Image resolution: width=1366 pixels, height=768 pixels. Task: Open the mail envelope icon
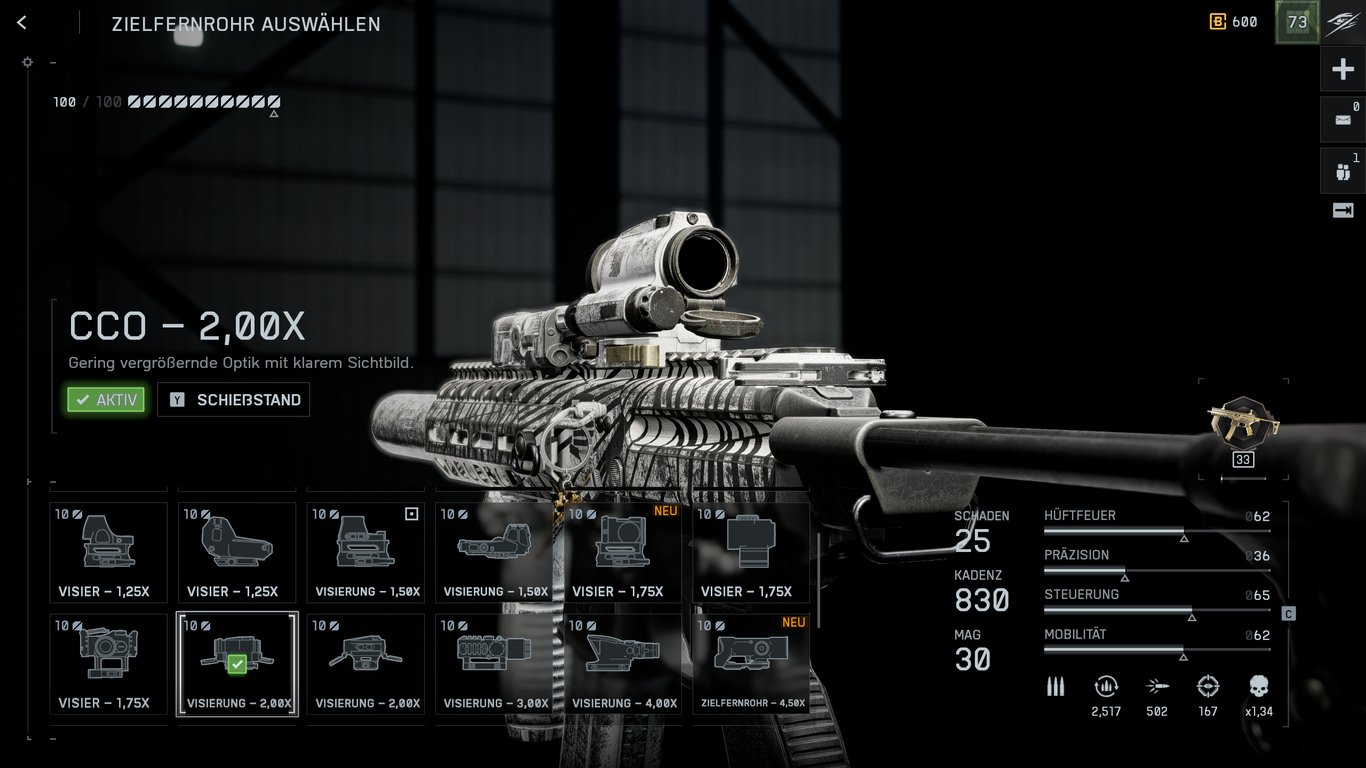(1342, 120)
